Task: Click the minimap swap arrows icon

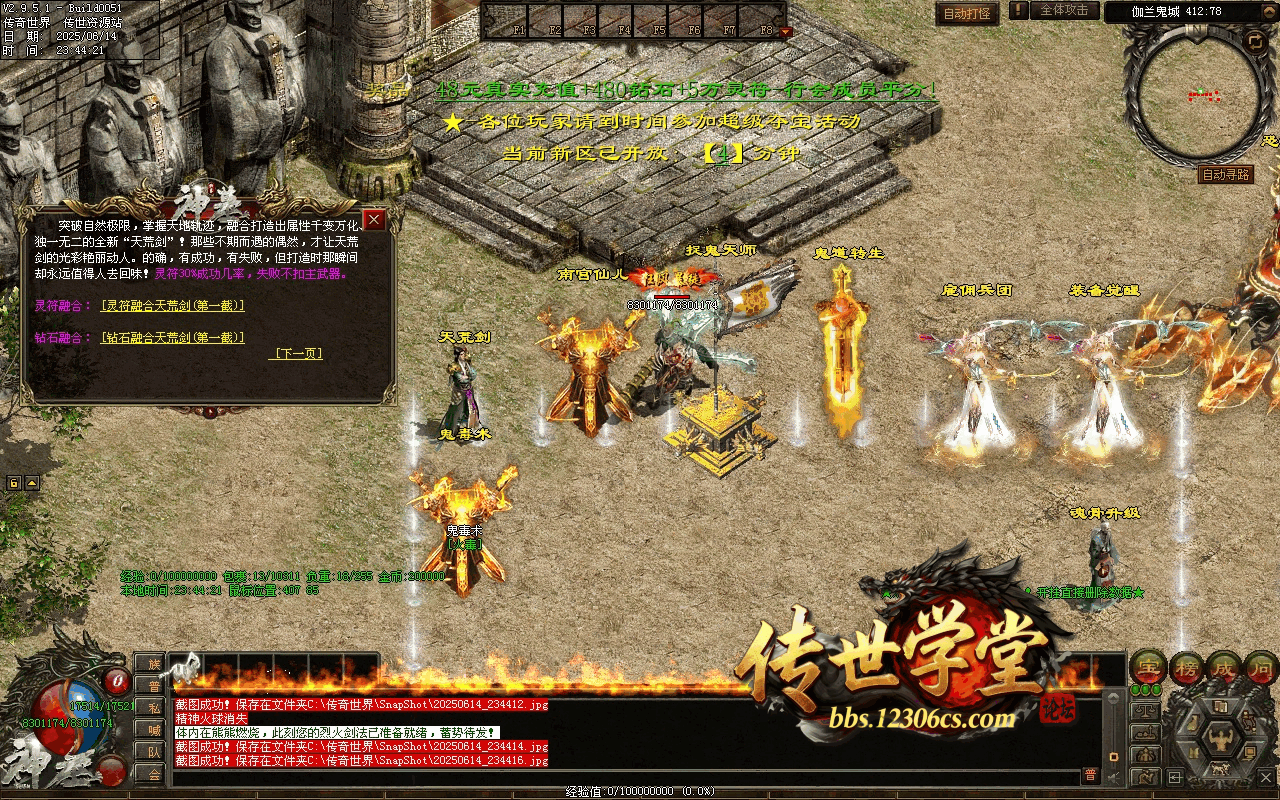Action: pyautogui.click(x=1255, y=41)
